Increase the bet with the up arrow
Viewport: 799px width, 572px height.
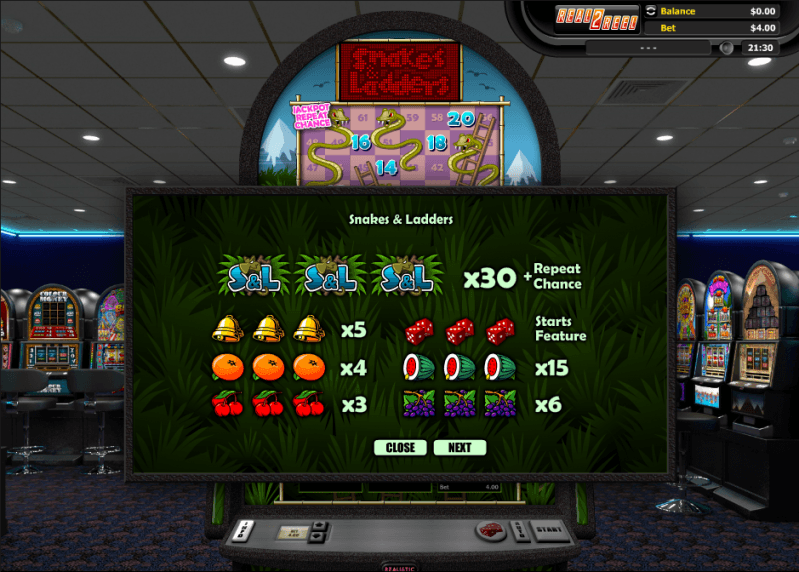click(319, 524)
